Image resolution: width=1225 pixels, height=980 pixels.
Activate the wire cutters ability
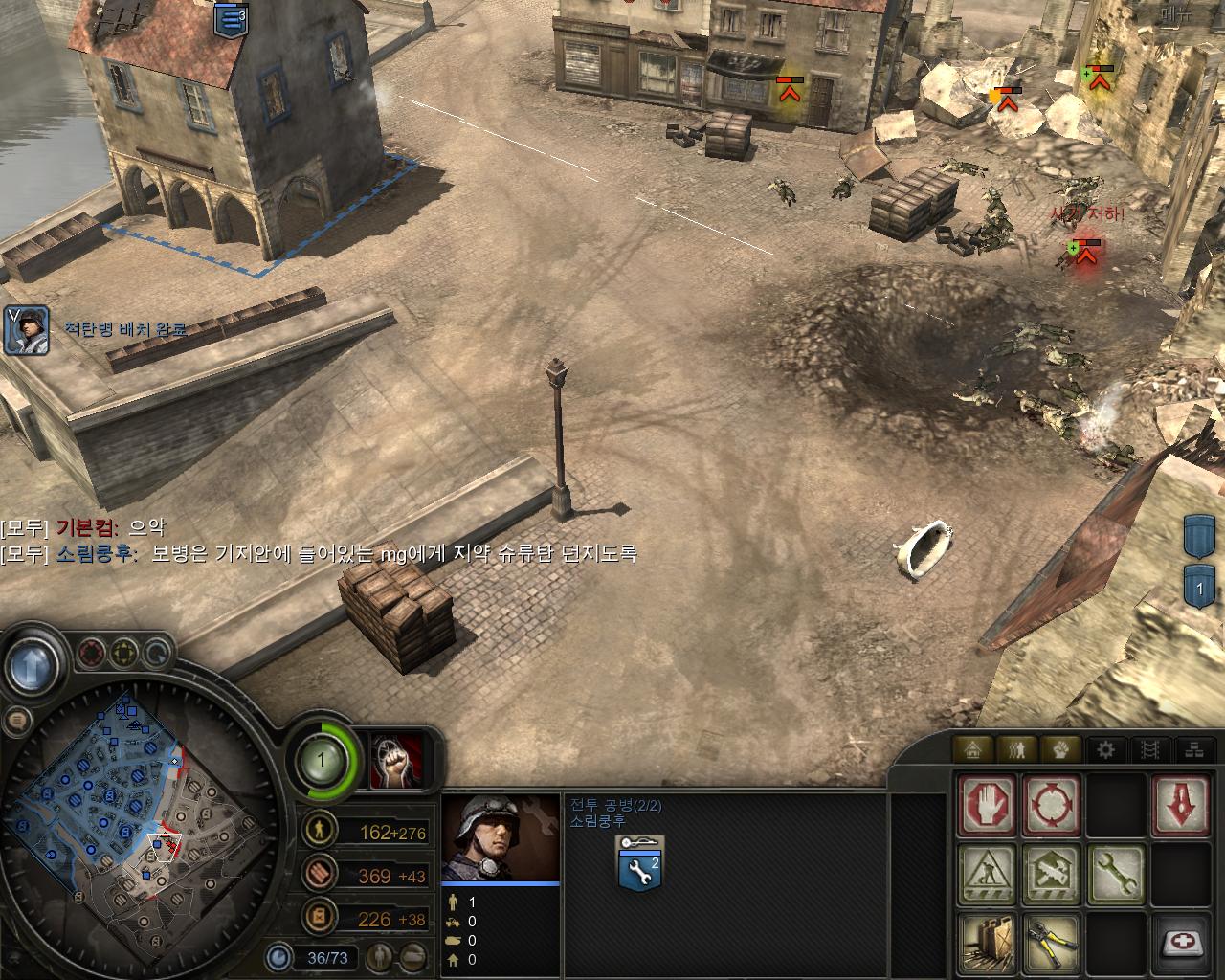(1051, 943)
